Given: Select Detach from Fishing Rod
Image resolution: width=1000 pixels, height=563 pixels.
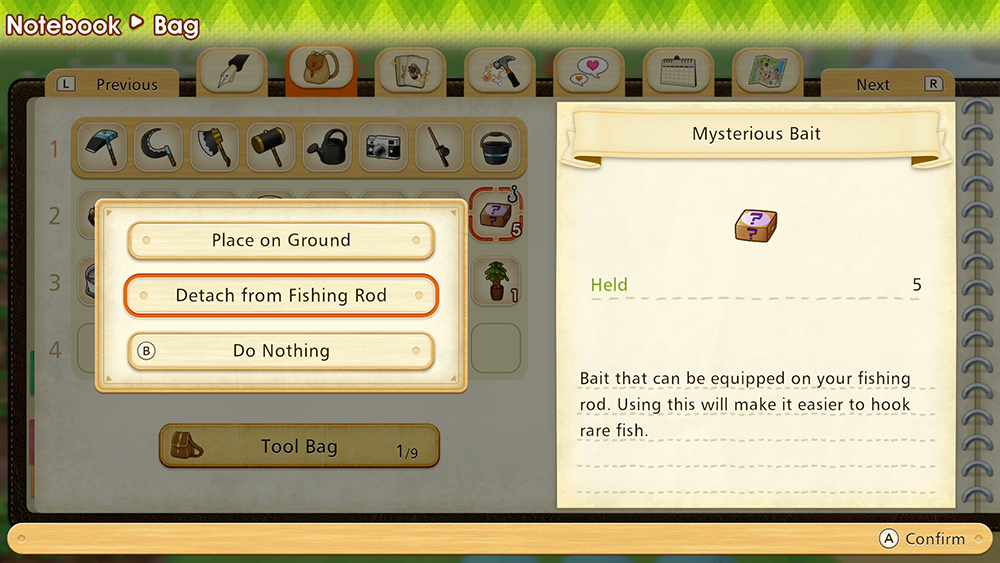Looking at the screenshot, I should tap(281, 296).
